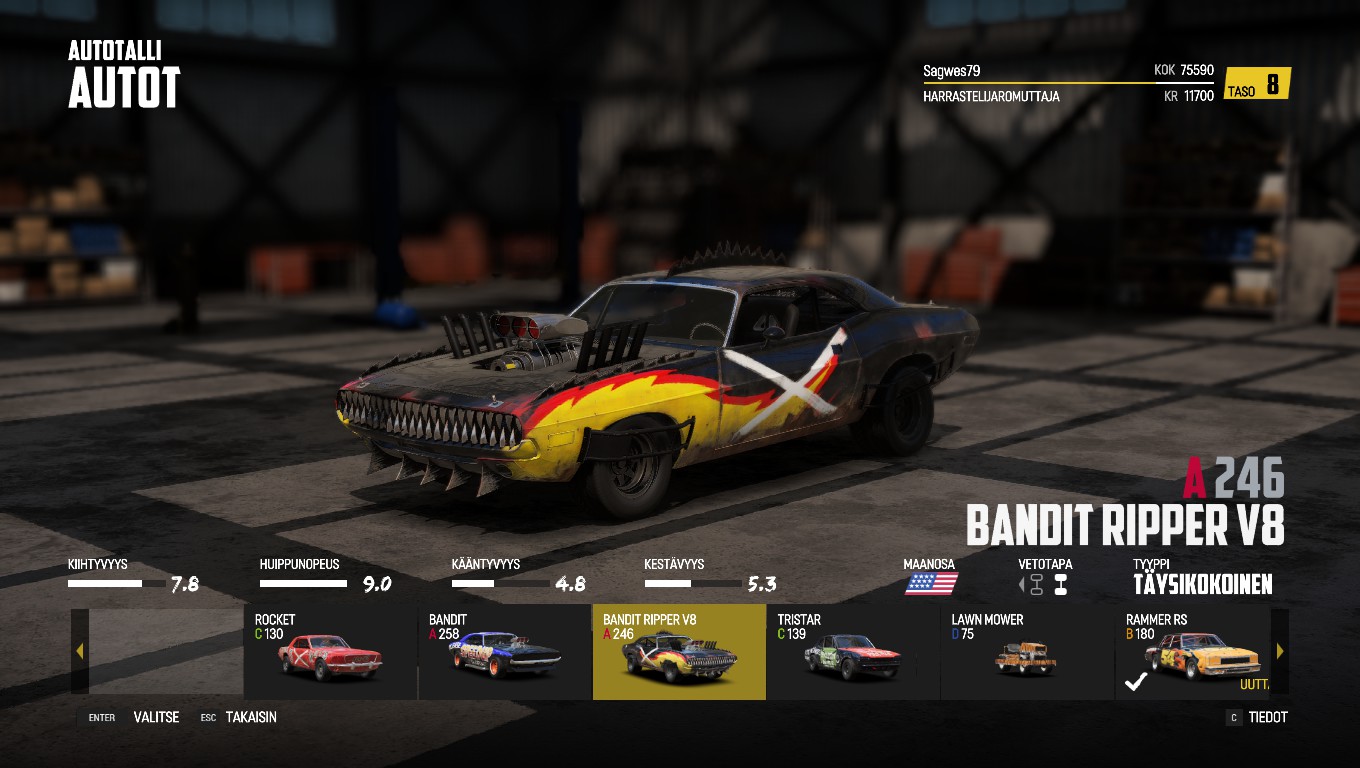Pick the Tristar car tile
Screen dimensions: 1360x768
853,652
